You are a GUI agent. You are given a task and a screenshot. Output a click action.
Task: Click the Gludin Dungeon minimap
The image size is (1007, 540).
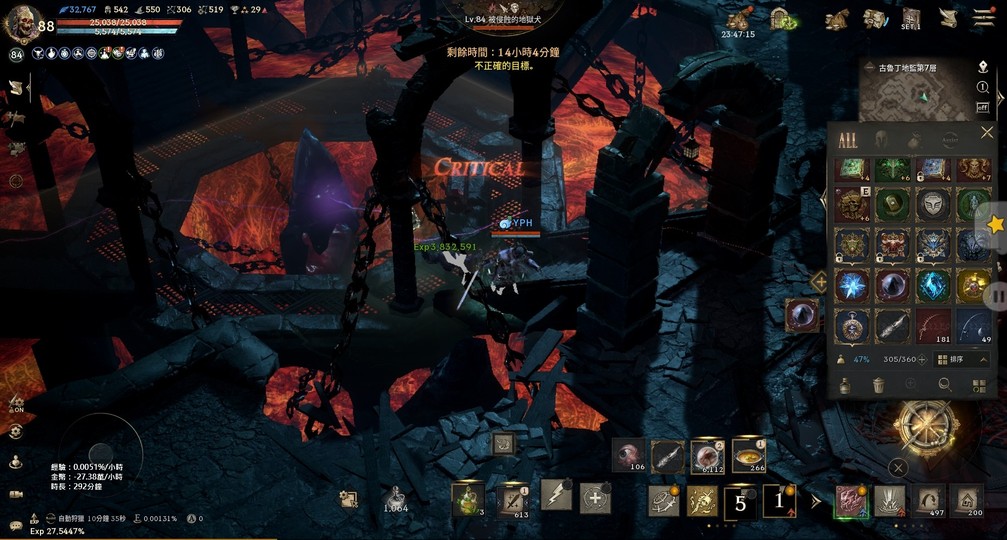pos(916,96)
